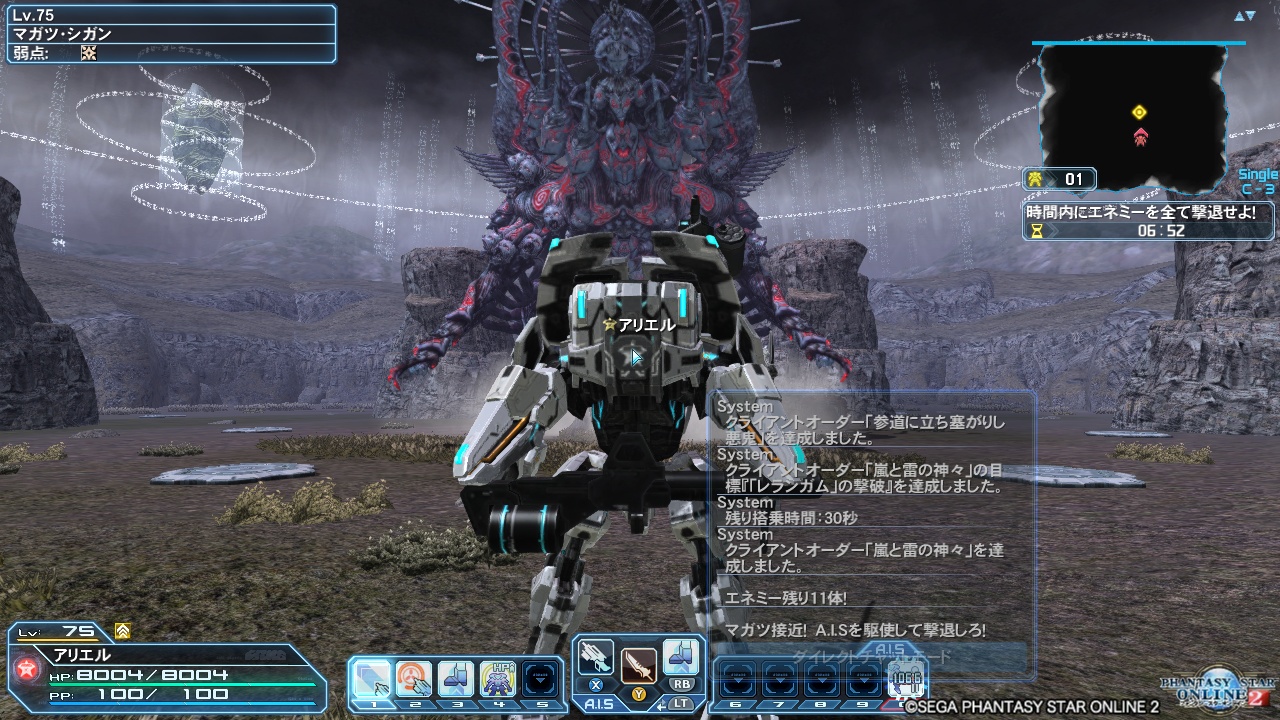Viewport: 1280px width, 720px height.
Task: Click the マガツ・シガン target info panel
Action: click(x=168, y=34)
